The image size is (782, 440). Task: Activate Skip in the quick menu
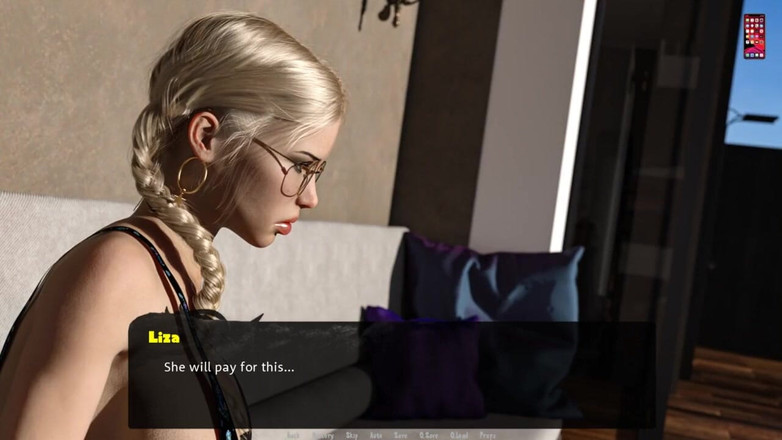(x=352, y=435)
